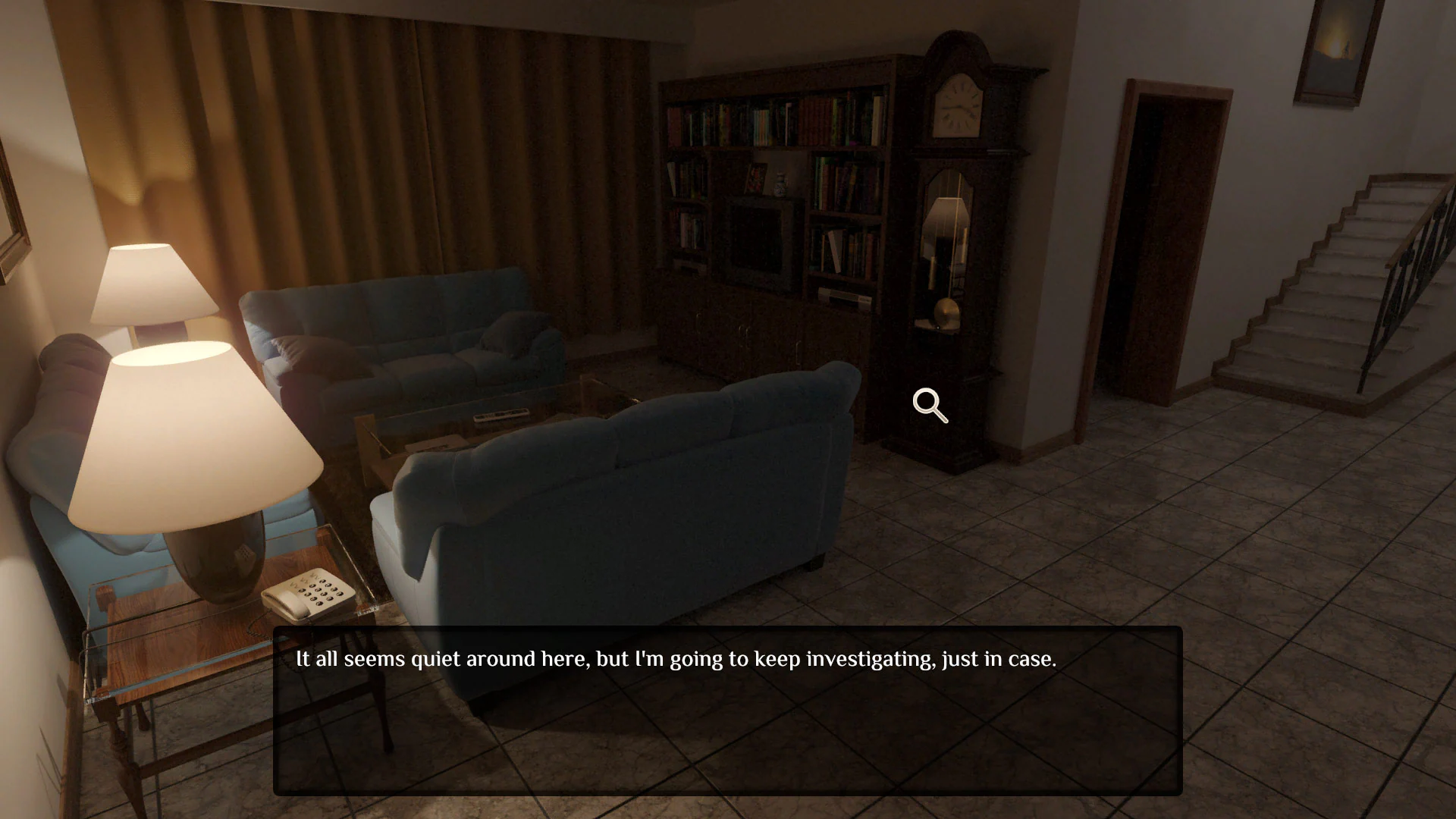Screen dimensions: 1456x819
Task: Inspect the grandfather clock face
Action: click(958, 106)
